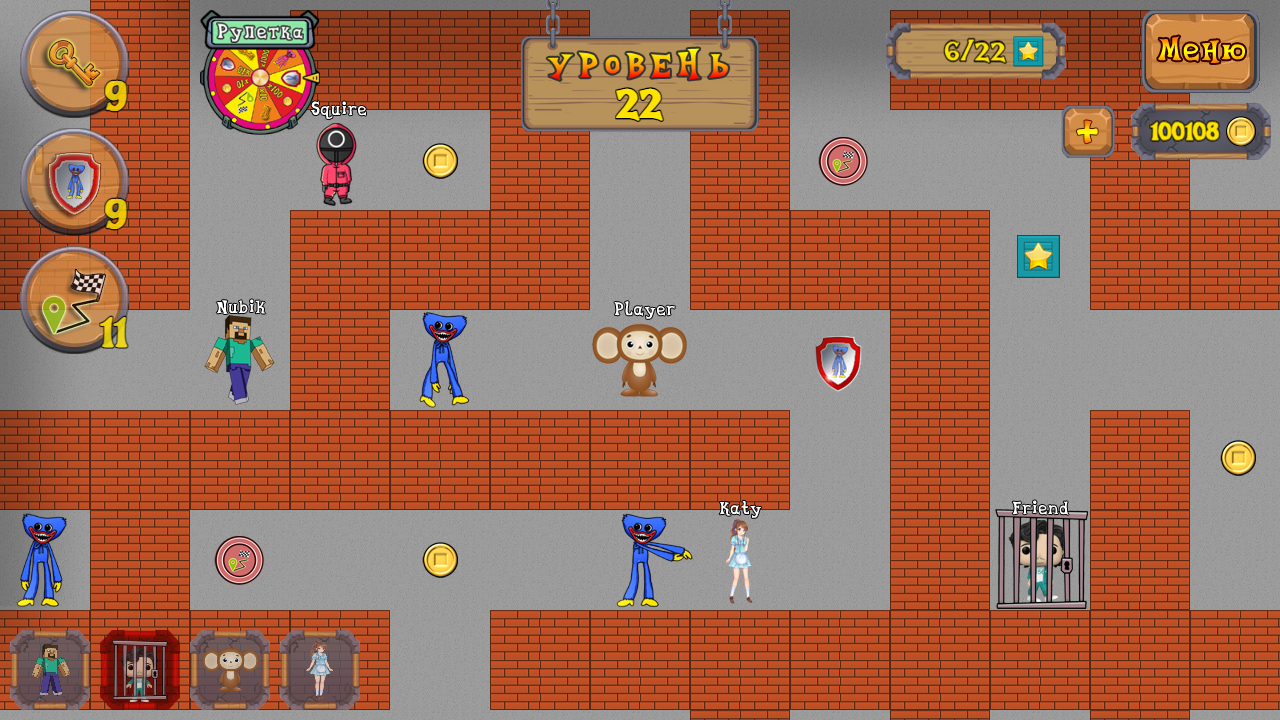Viewport: 1280px width, 720px height.
Task: Pick up the coin near Squire
Action: [x=441, y=161]
